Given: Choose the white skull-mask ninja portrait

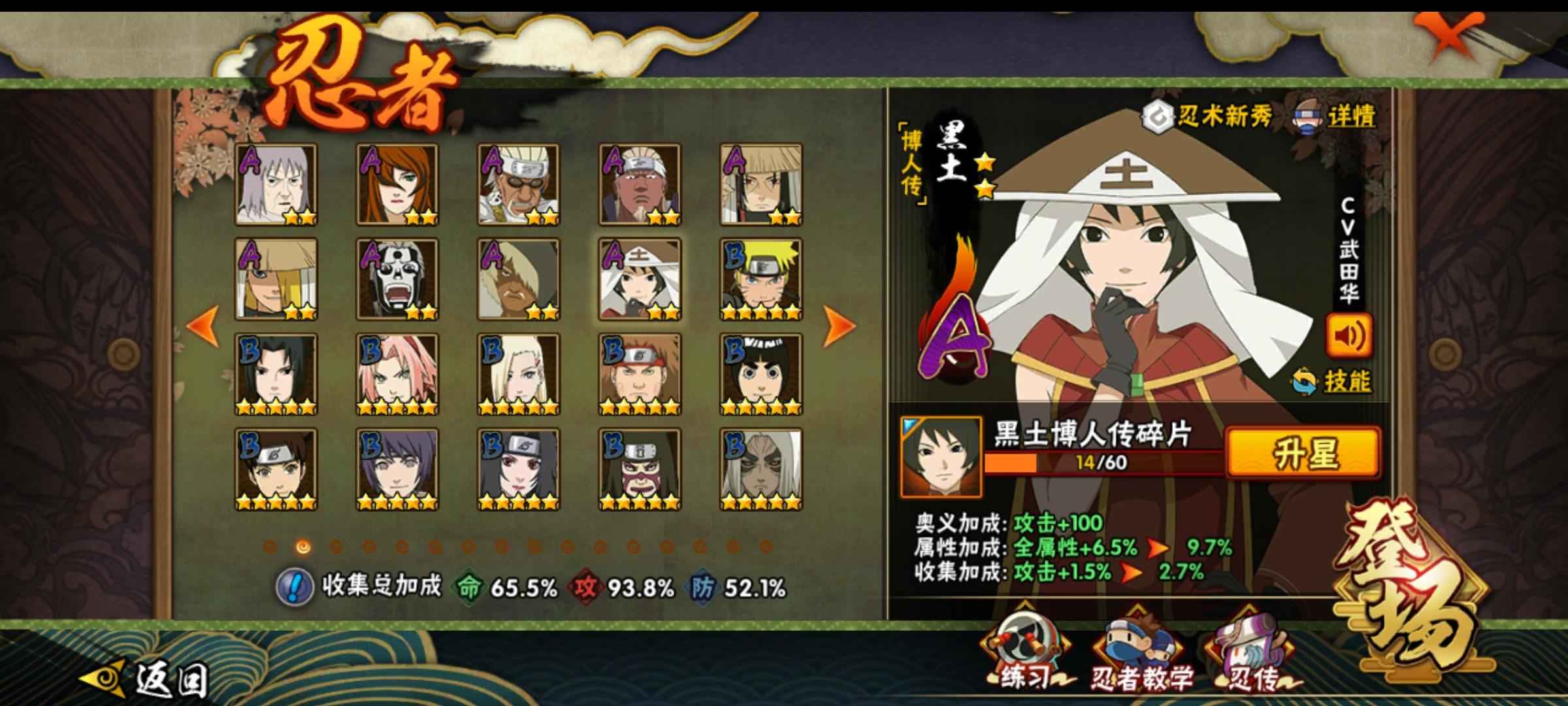Looking at the screenshot, I should 397,279.
